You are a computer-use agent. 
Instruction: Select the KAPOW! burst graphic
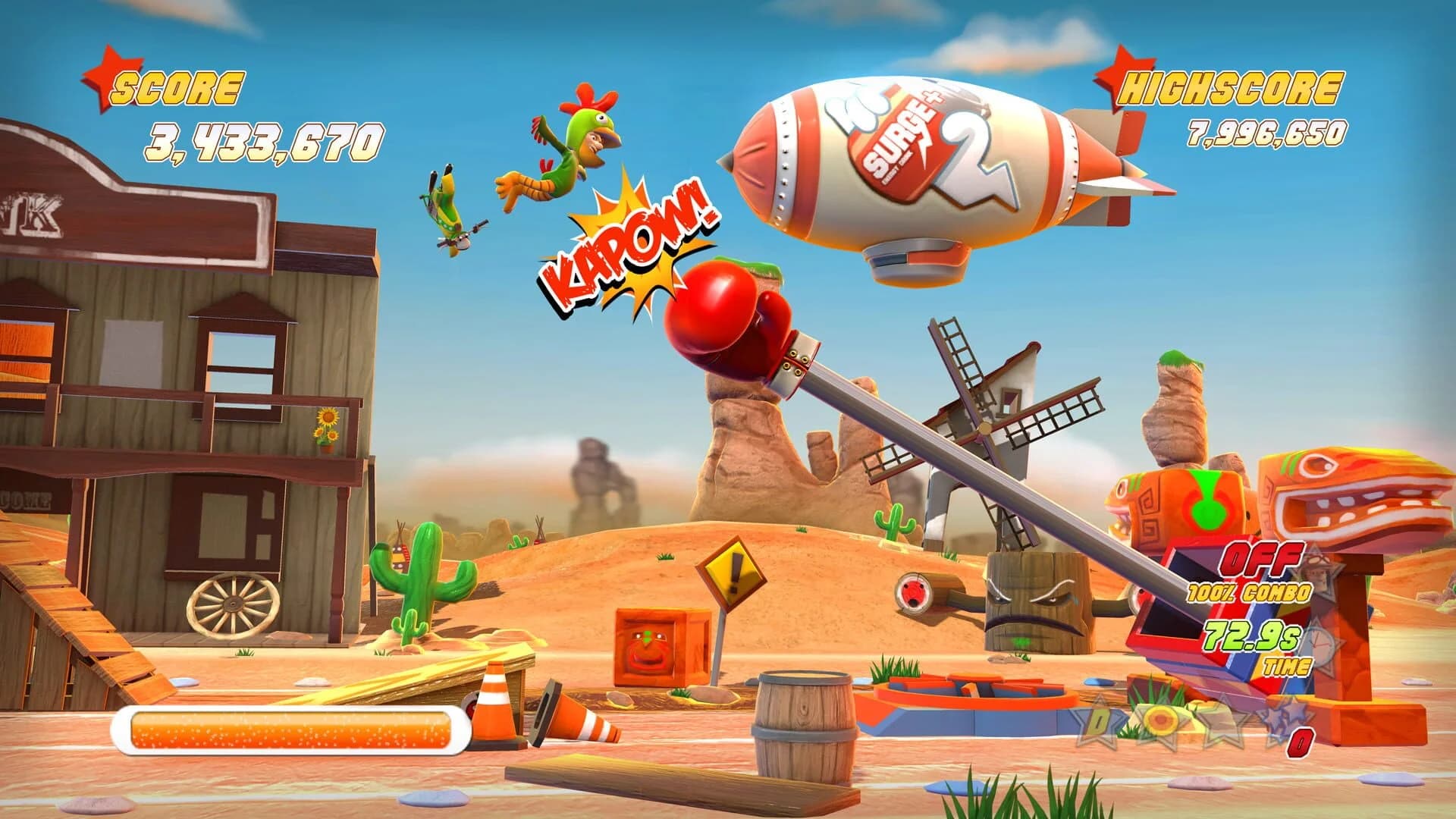tap(628, 244)
